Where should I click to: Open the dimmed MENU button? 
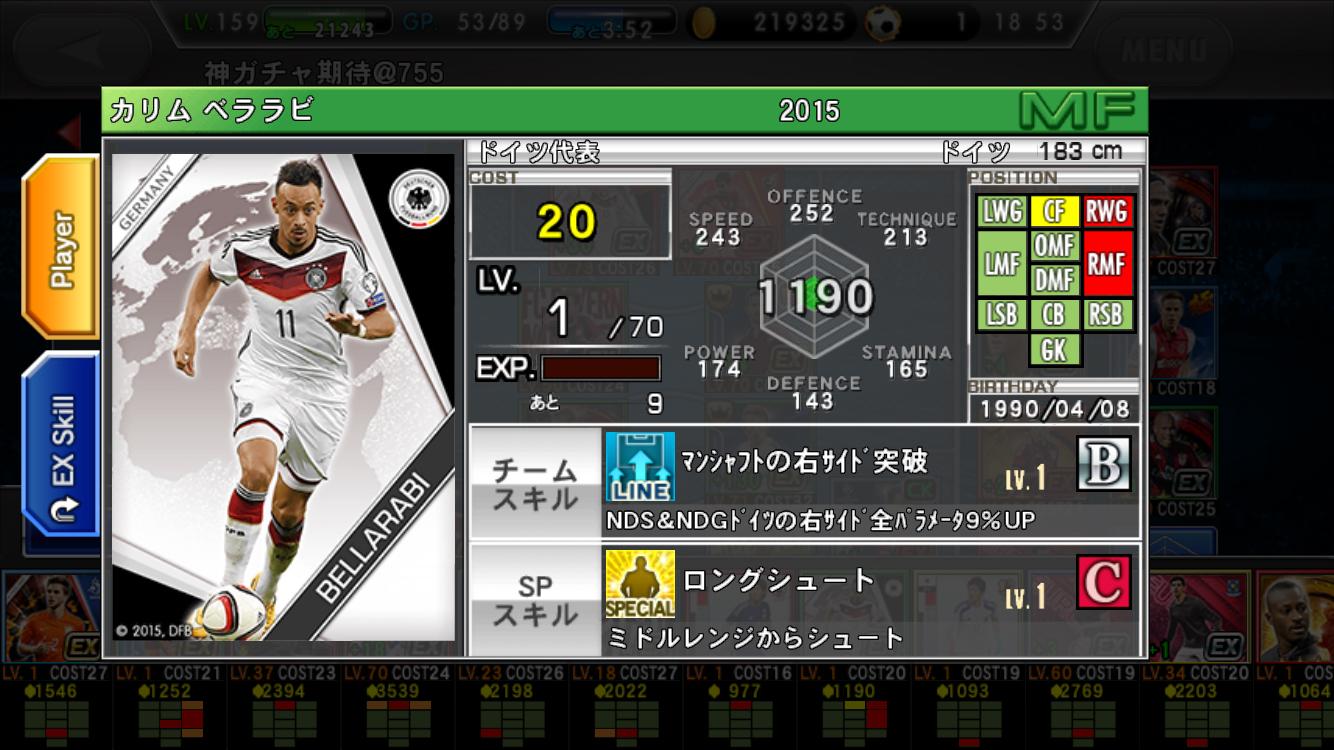[x=1163, y=49]
